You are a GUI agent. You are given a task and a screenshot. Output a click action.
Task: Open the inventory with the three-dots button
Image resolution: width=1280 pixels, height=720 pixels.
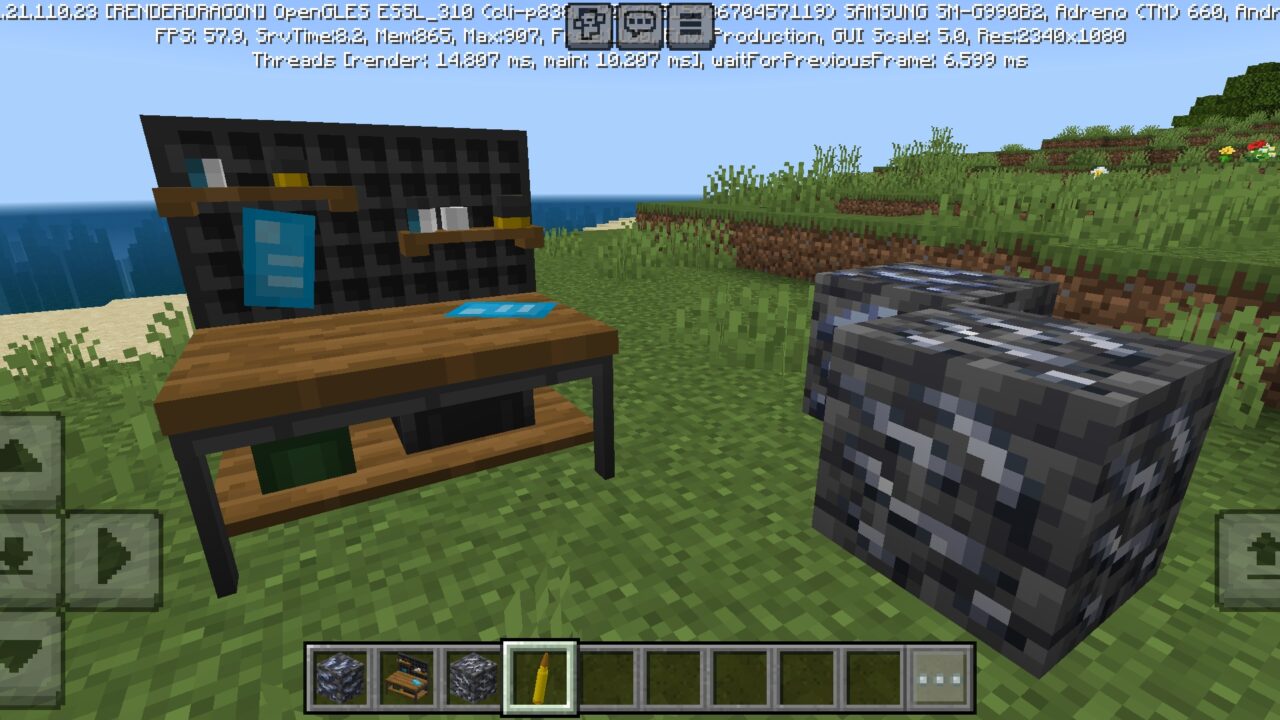(941, 677)
